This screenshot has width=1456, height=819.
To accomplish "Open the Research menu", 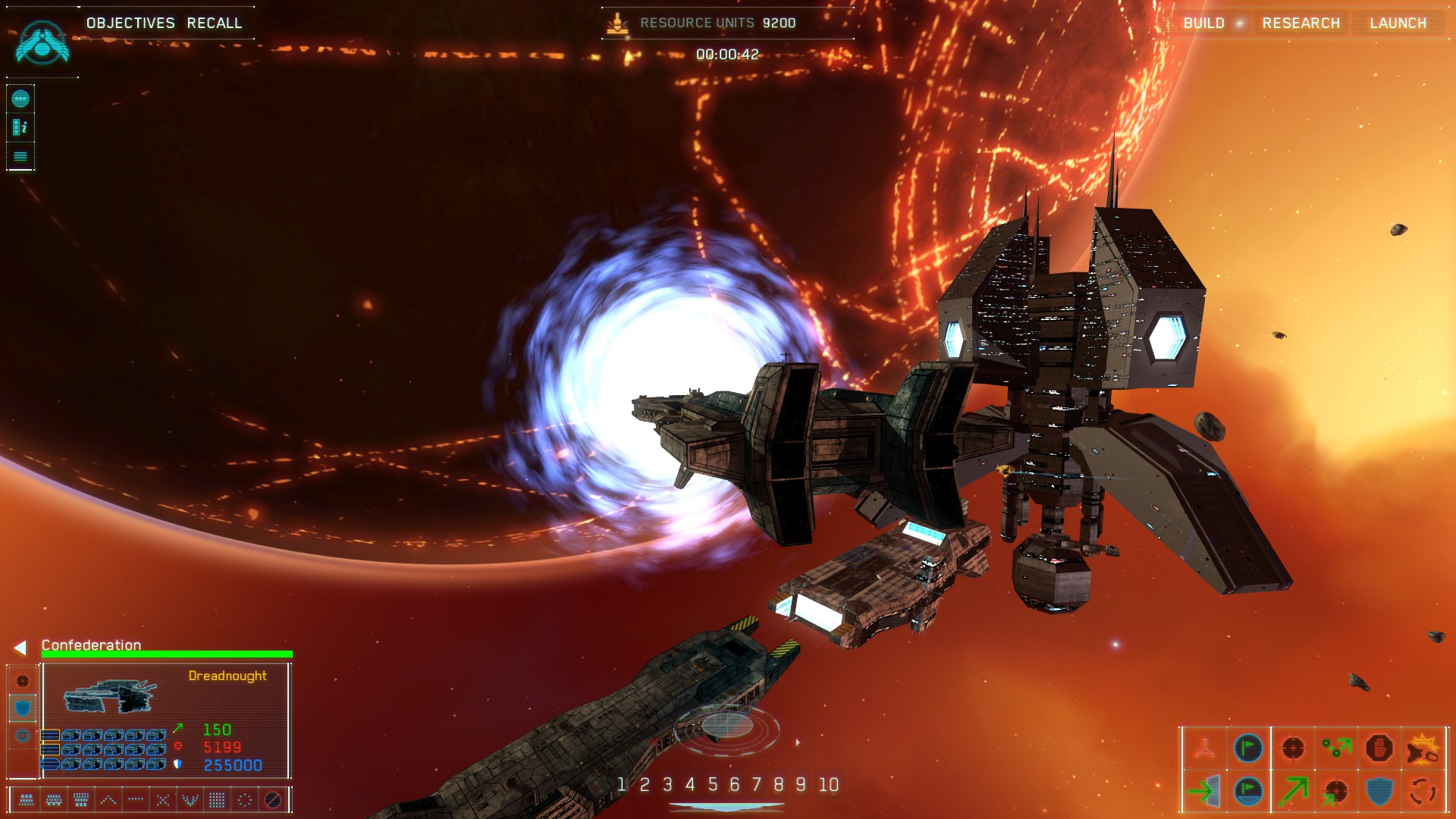I will tap(1301, 23).
